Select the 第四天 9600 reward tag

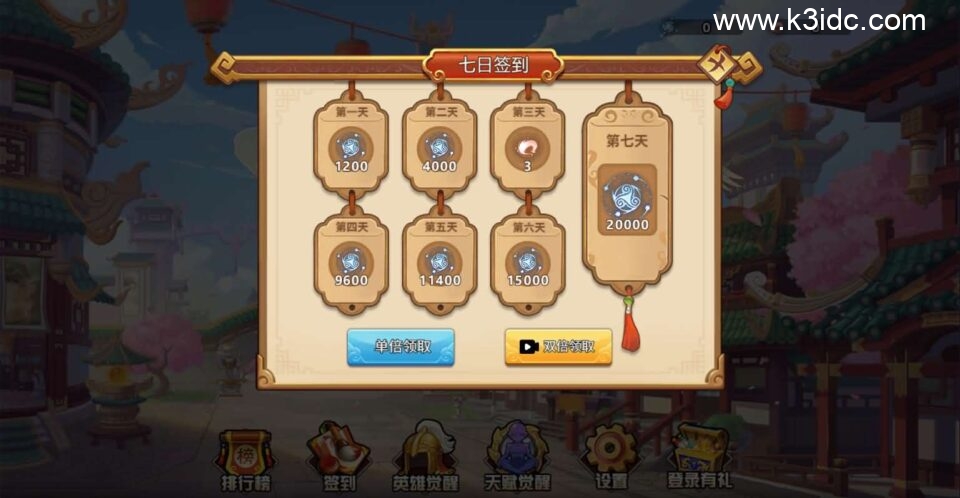point(351,262)
